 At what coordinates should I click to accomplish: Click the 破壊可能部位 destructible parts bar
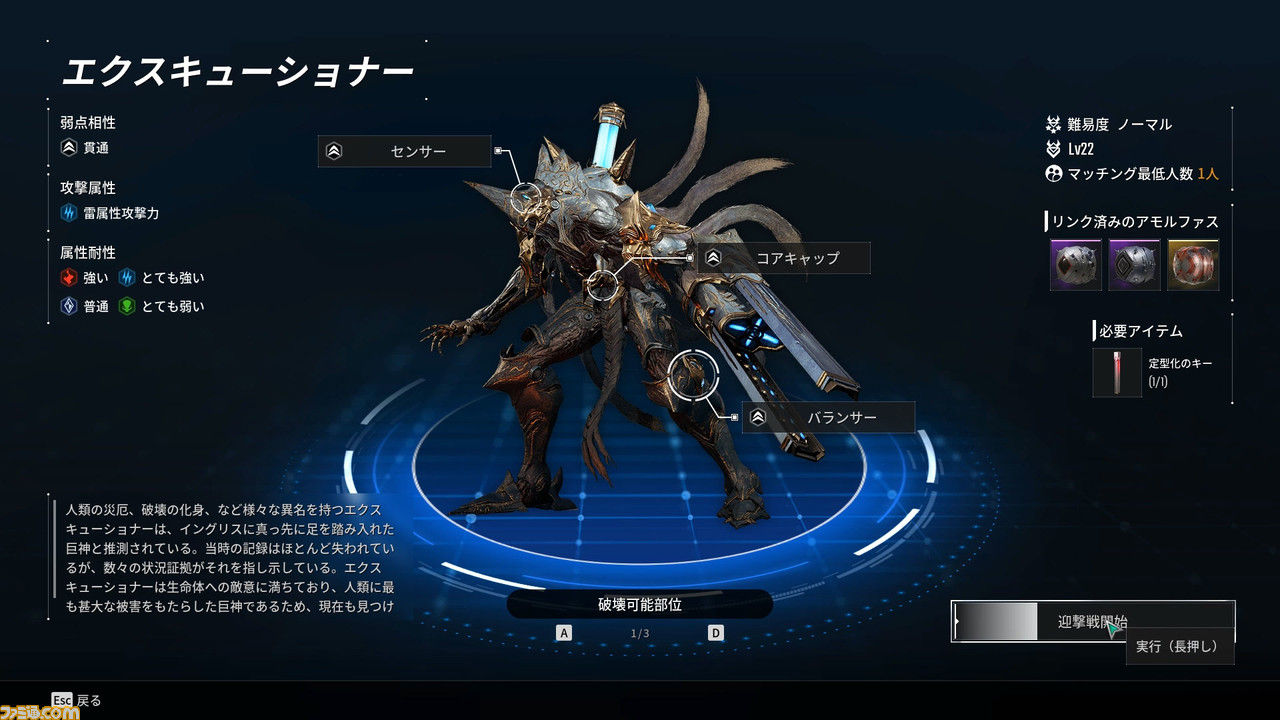click(x=639, y=604)
